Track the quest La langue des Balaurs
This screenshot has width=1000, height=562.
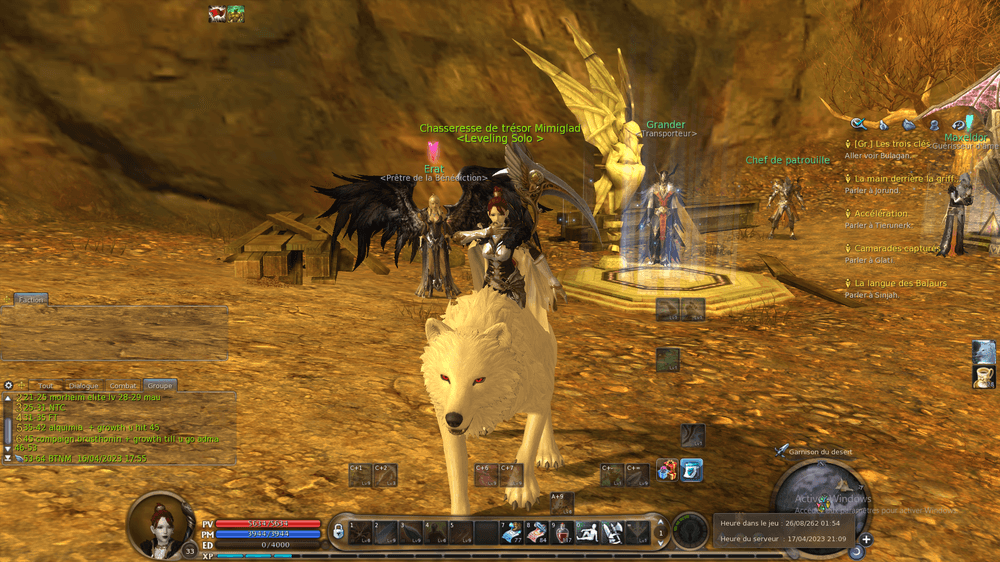tap(899, 283)
